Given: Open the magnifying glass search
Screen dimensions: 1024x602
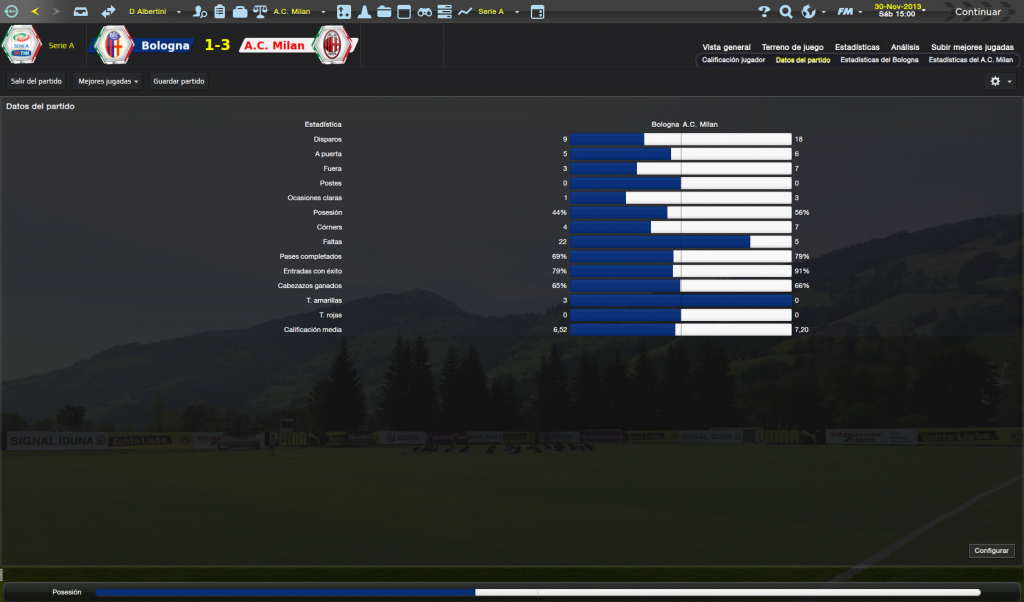Looking at the screenshot, I should pos(786,12).
